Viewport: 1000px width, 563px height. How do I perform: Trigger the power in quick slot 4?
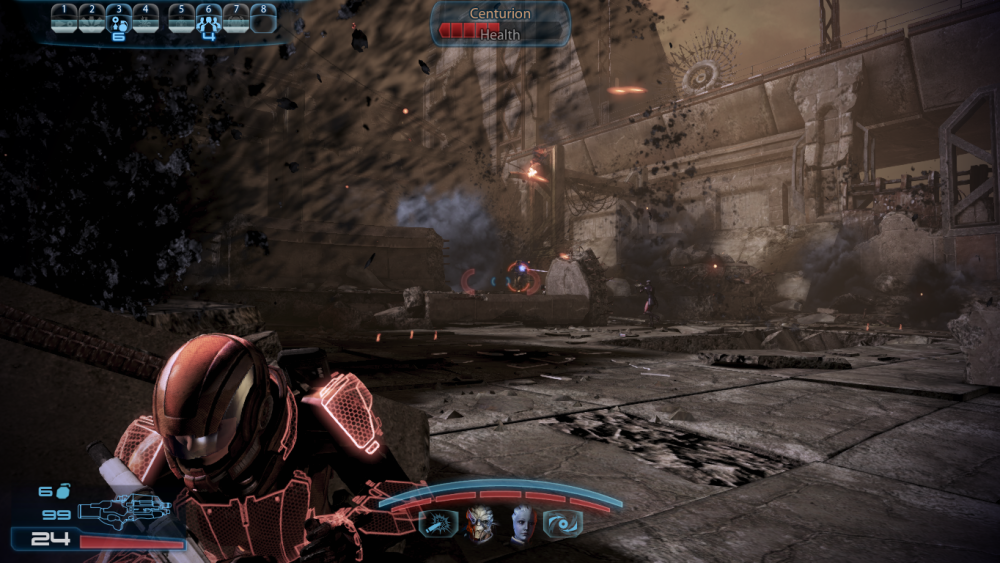click(145, 18)
